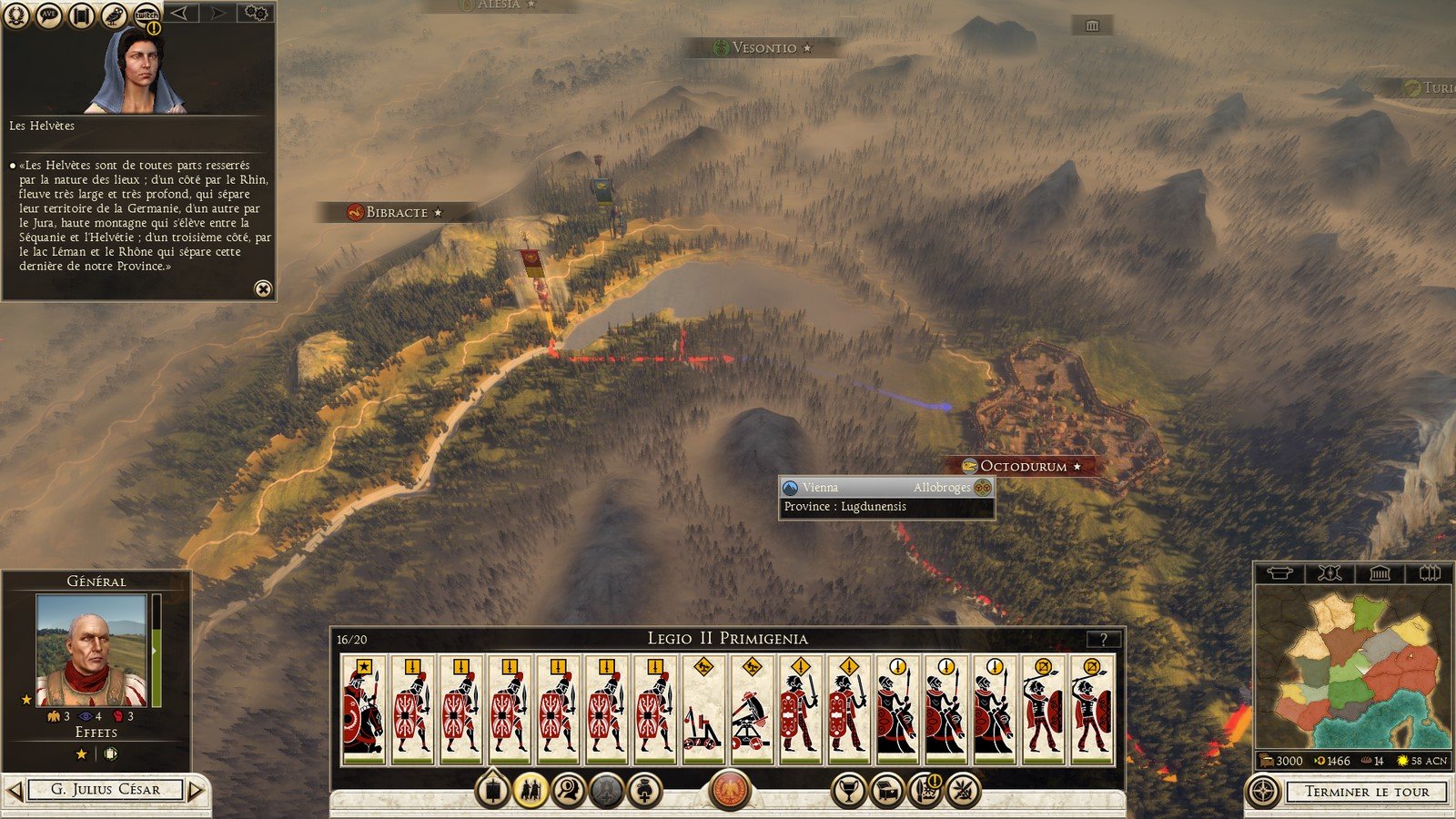
Task: Open the treasure chest finance panel
Action: click(887, 791)
